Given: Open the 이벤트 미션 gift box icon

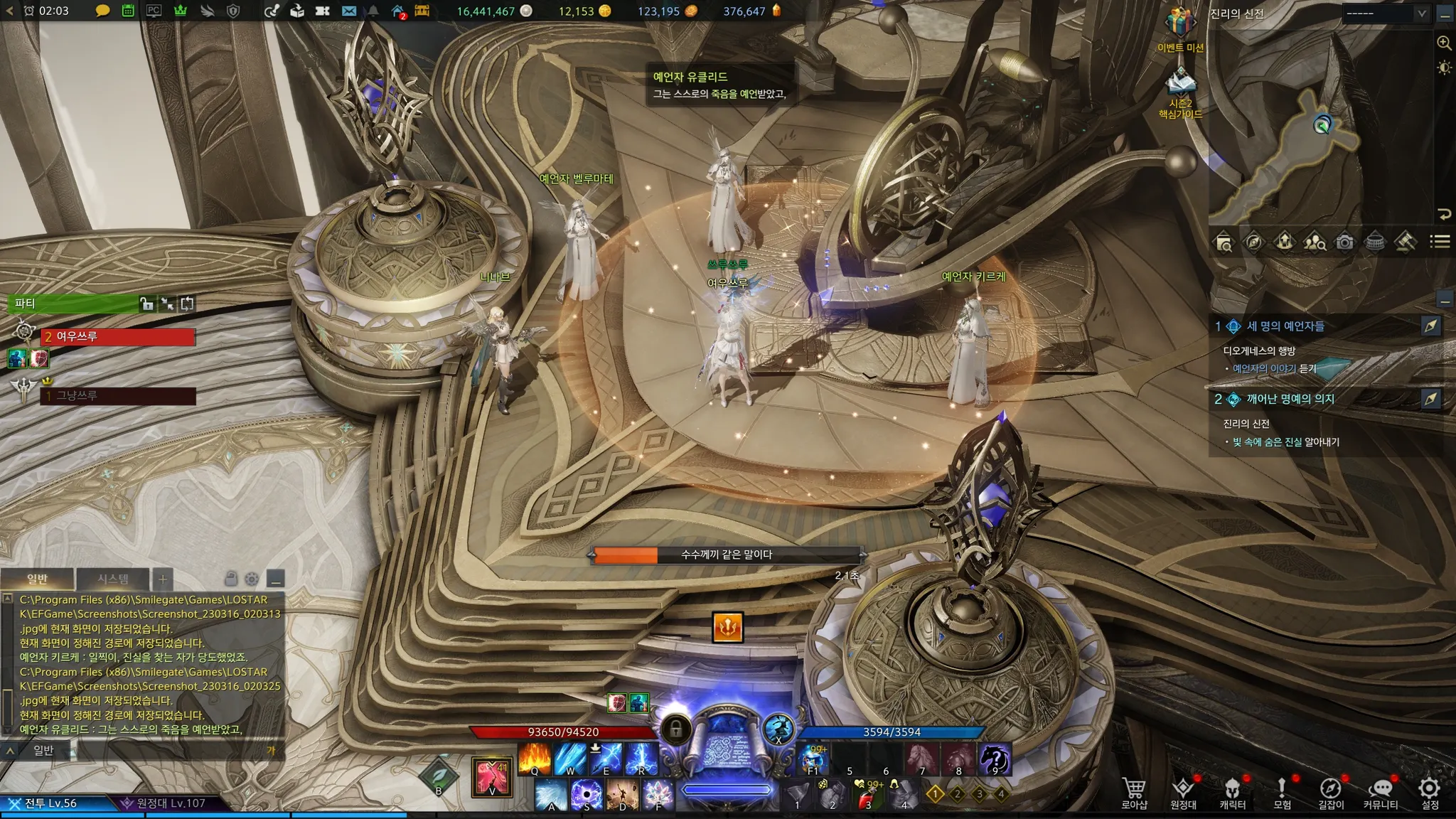Looking at the screenshot, I should coord(1180,24).
